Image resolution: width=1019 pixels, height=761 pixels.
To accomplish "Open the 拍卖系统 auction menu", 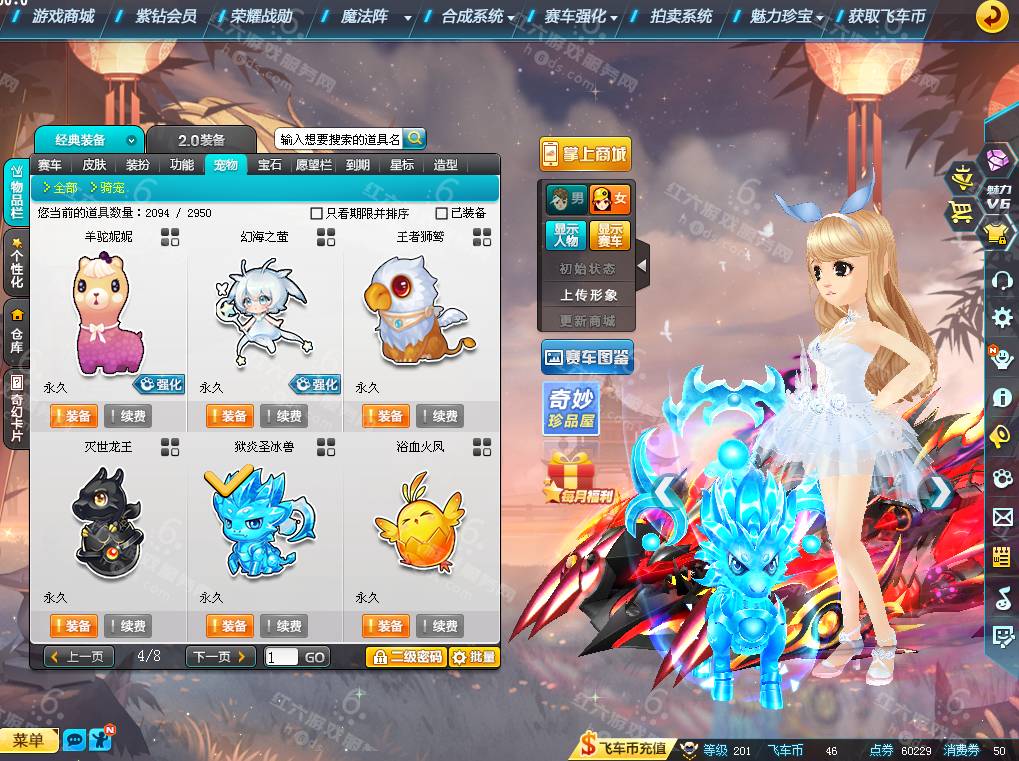I will click(681, 16).
